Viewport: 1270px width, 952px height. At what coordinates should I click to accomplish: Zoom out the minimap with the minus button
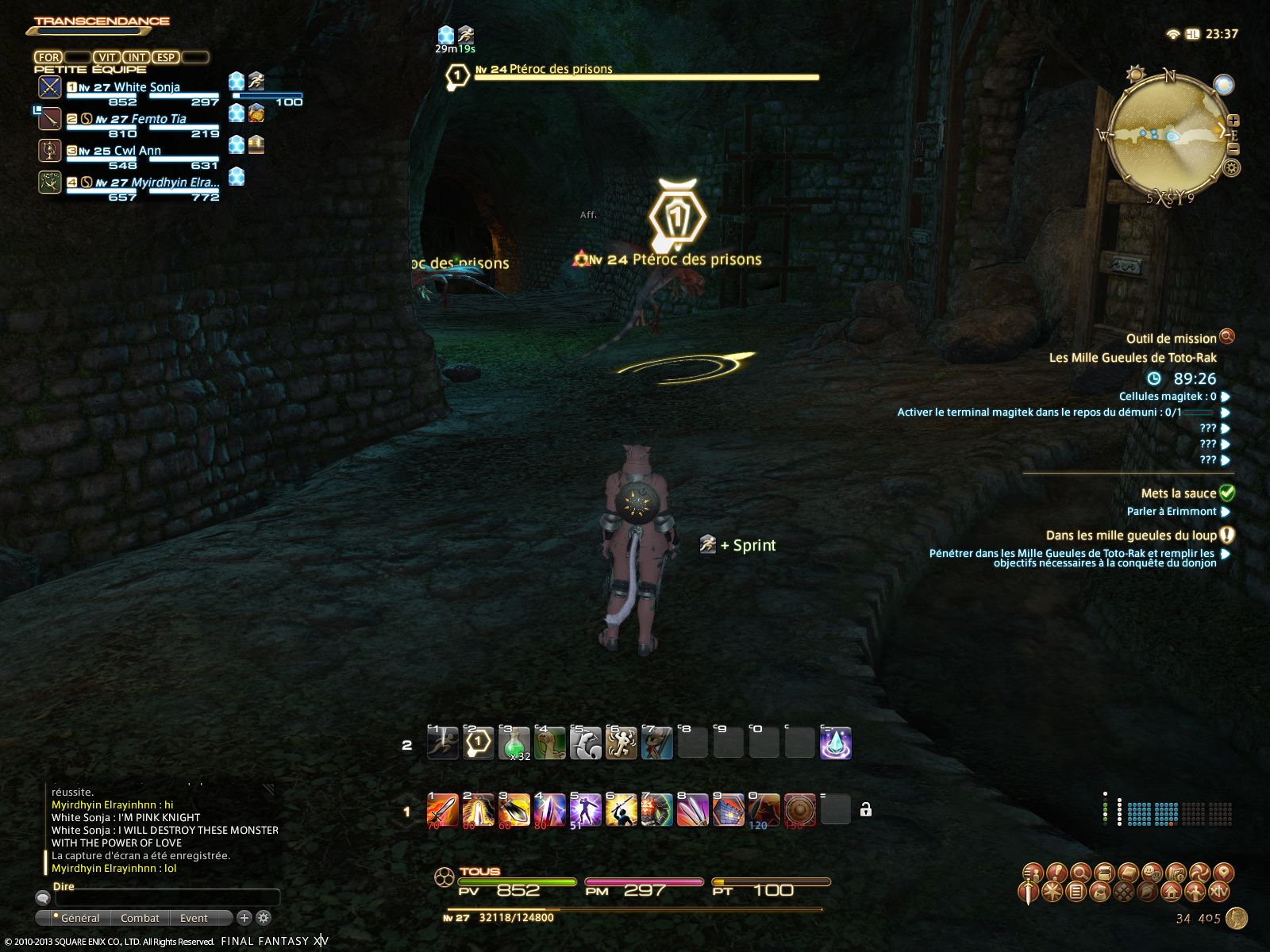click(x=1233, y=148)
